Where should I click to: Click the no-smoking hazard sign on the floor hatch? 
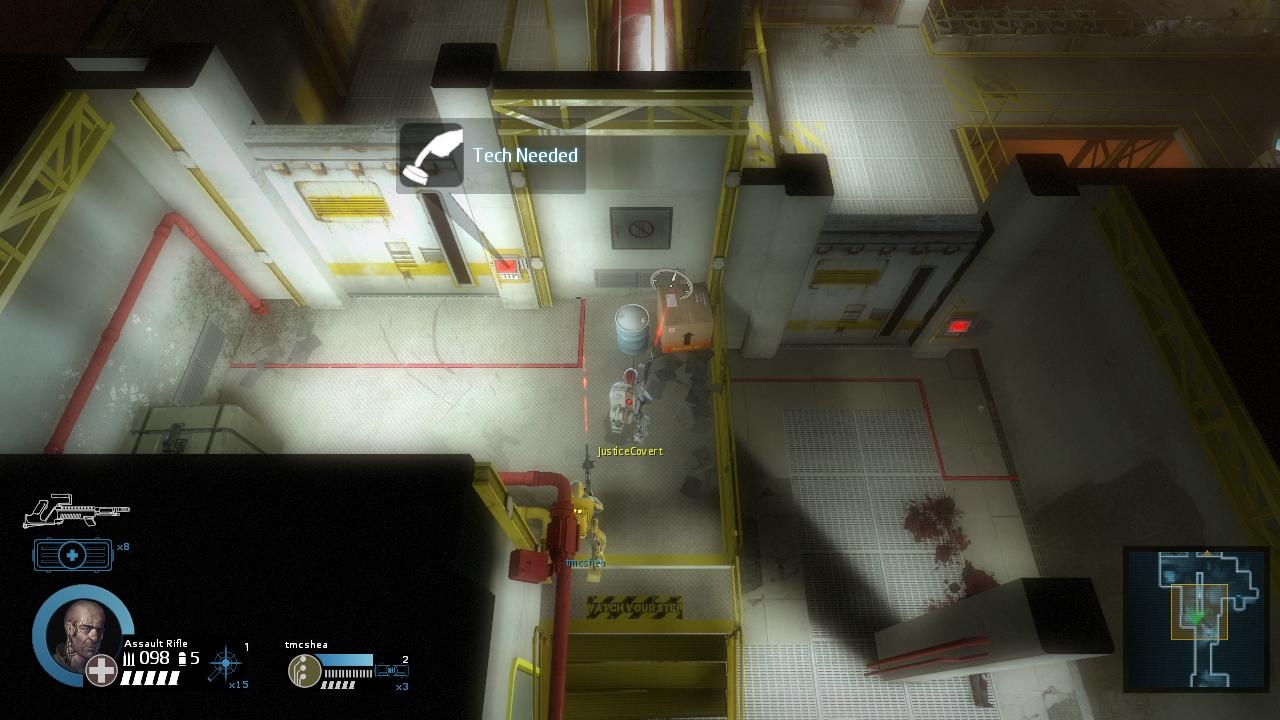click(x=640, y=228)
